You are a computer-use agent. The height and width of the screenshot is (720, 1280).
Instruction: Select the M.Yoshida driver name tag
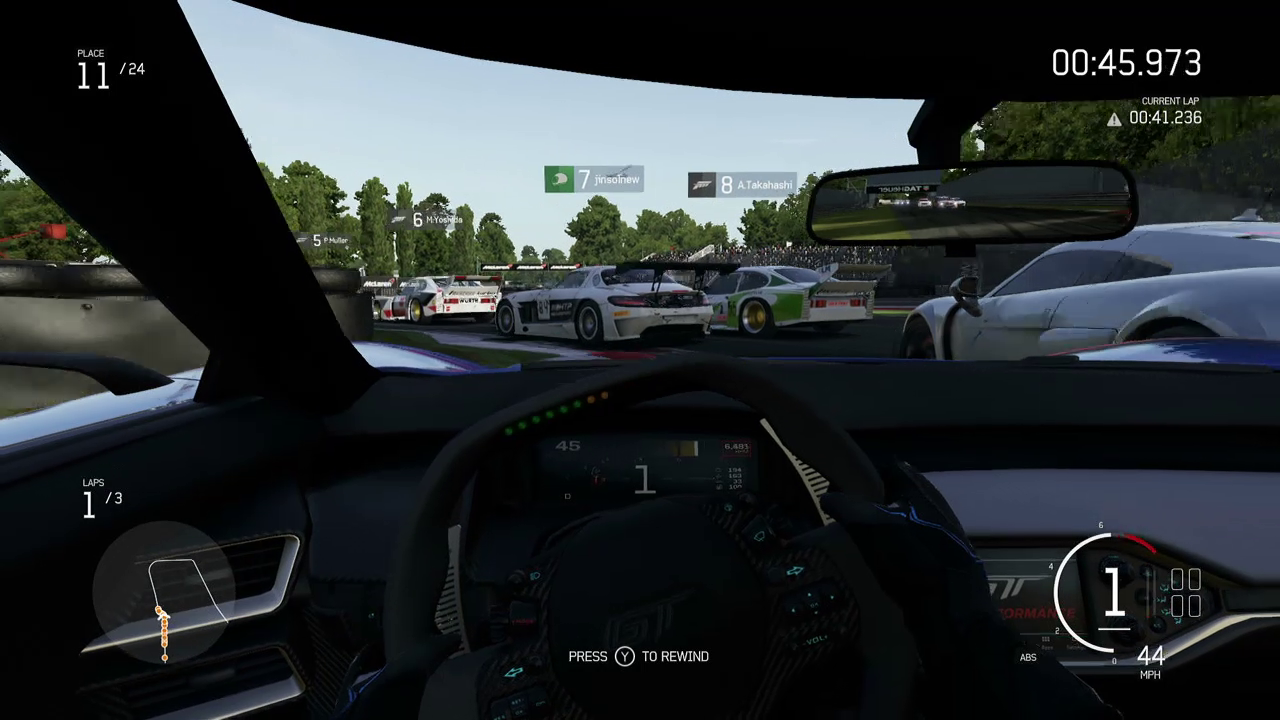click(427, 219)
